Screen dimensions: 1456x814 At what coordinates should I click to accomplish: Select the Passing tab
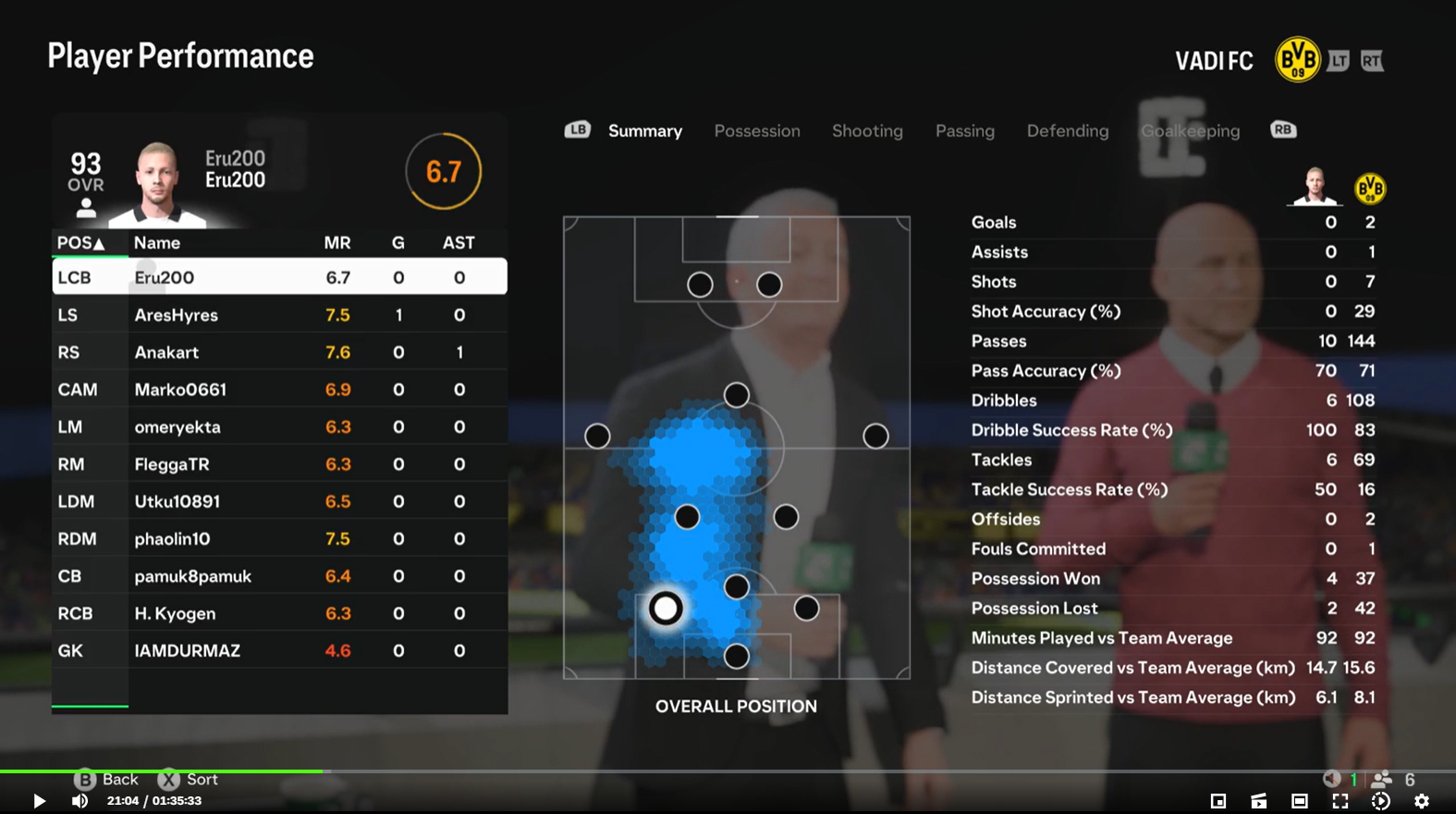964,131
